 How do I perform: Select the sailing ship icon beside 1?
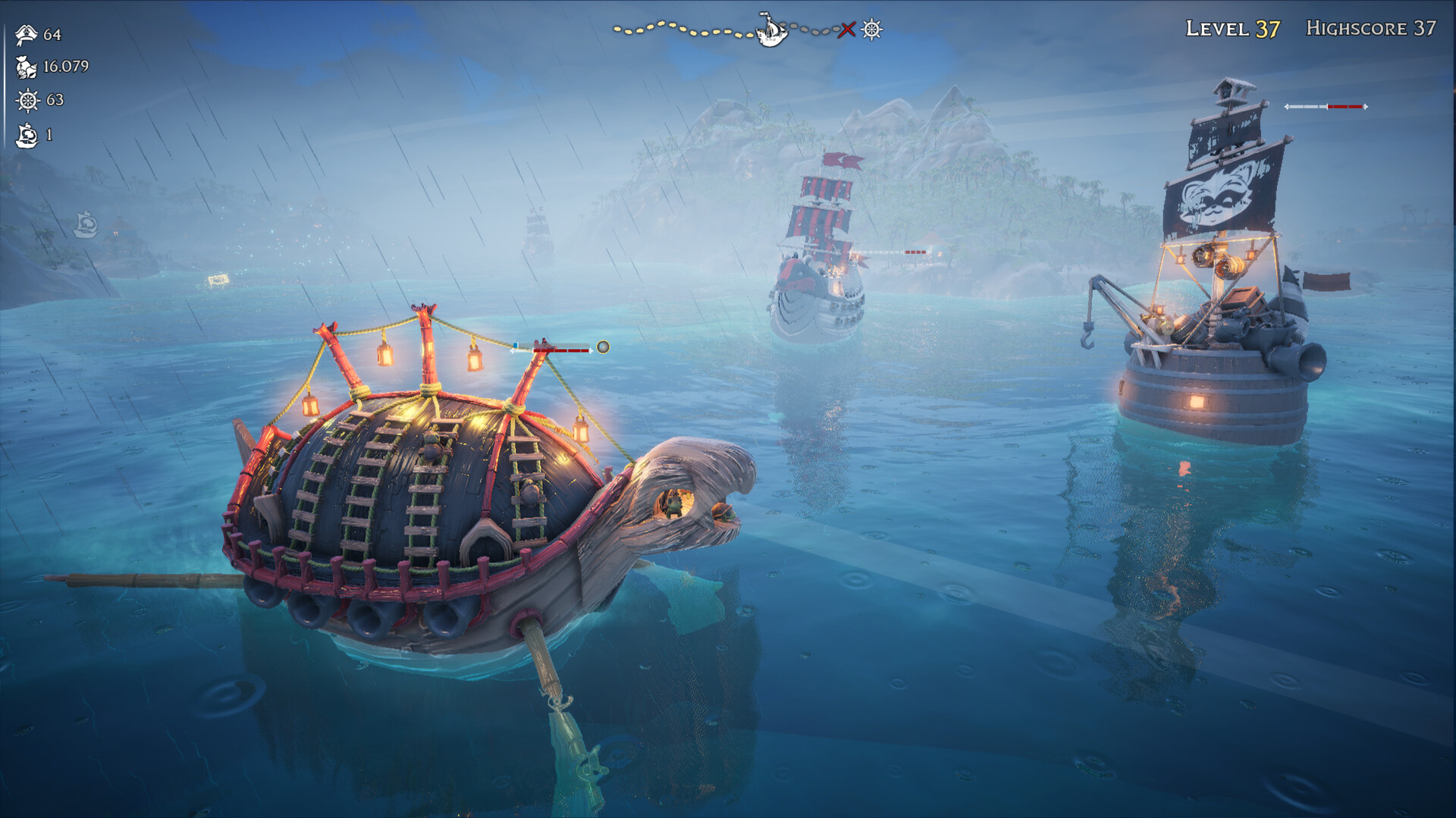click(27, 135)
